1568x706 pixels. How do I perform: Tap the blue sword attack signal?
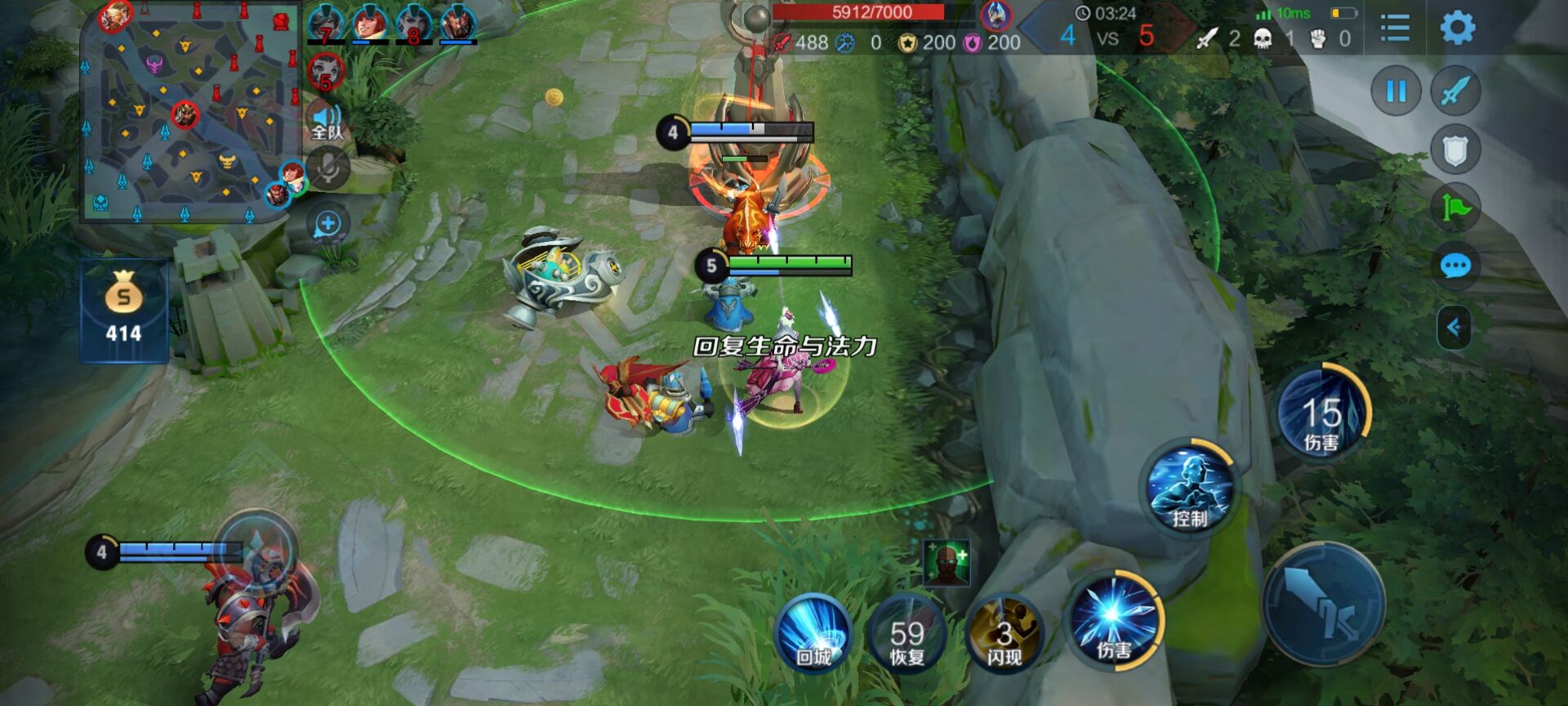(x=1455, y=90)
